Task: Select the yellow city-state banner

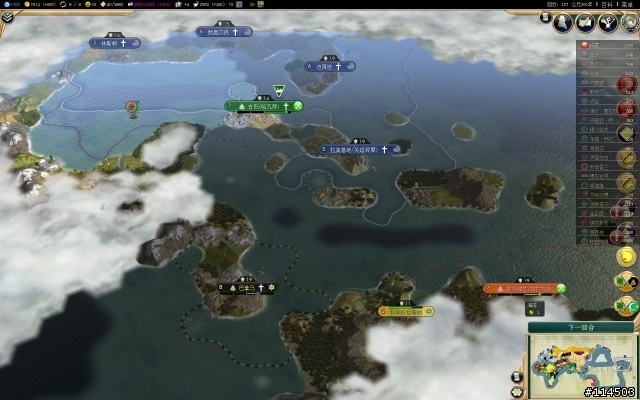Action: point(408,311)
